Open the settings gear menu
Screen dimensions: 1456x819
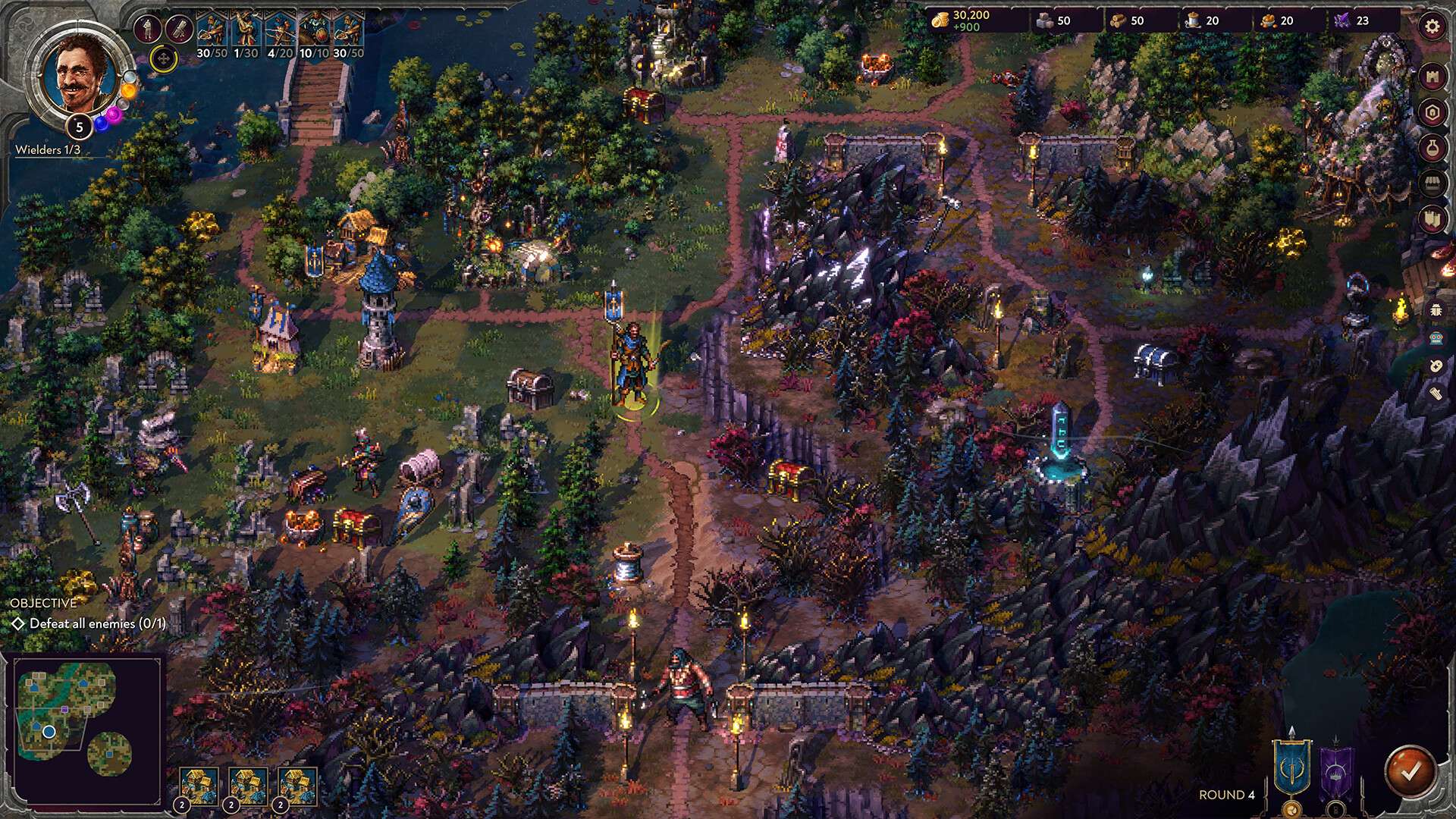click(1432, 27)
